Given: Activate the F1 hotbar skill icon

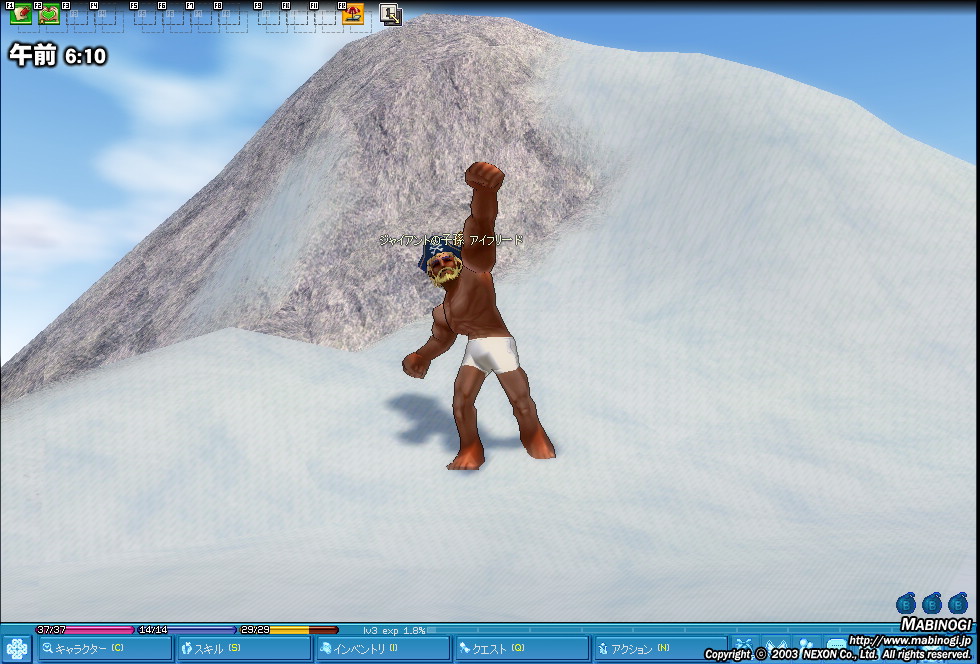Looking at the screenshot, I should [21, 15].
